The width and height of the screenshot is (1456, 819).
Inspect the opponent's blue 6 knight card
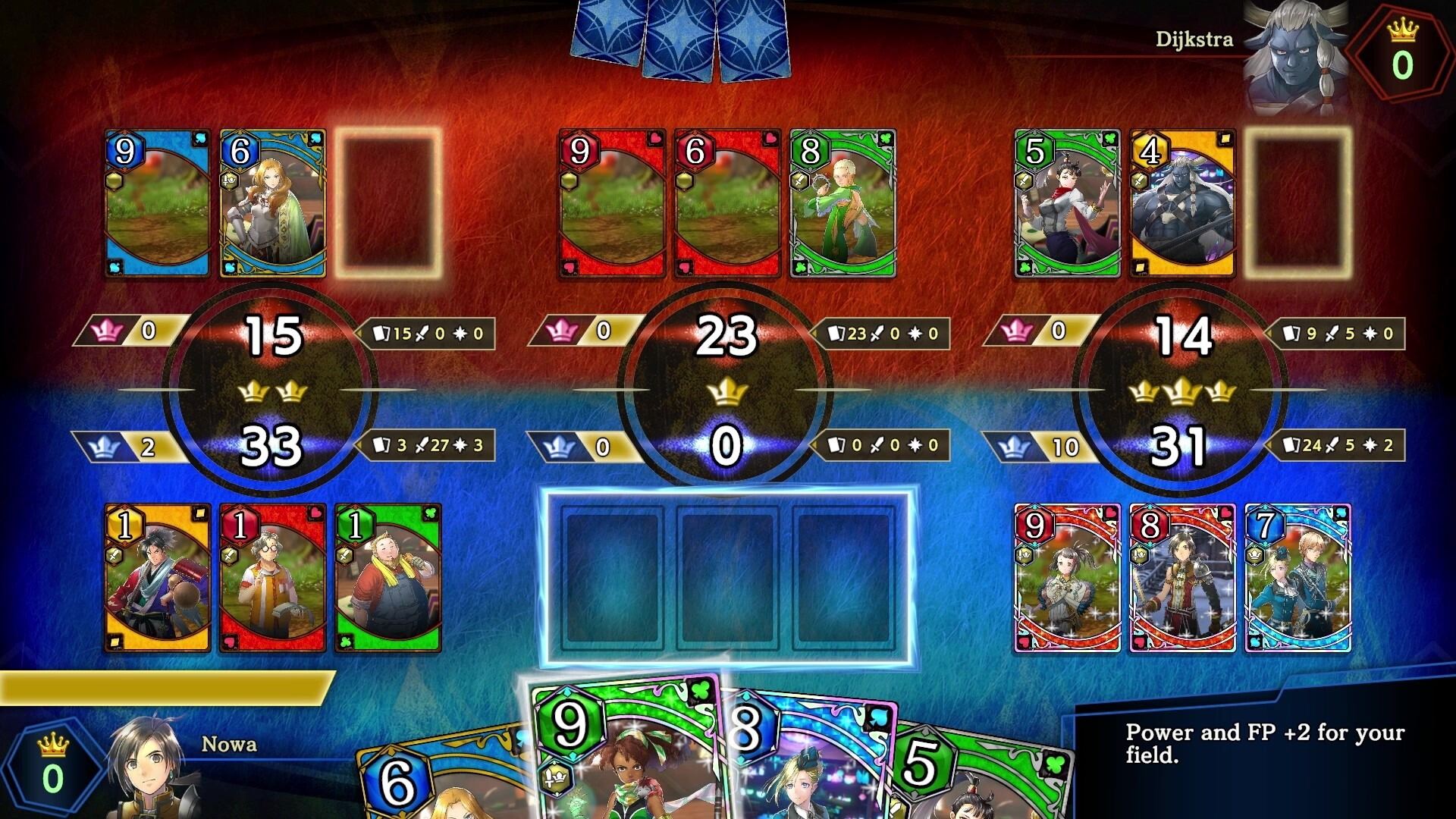pos(273,203)
